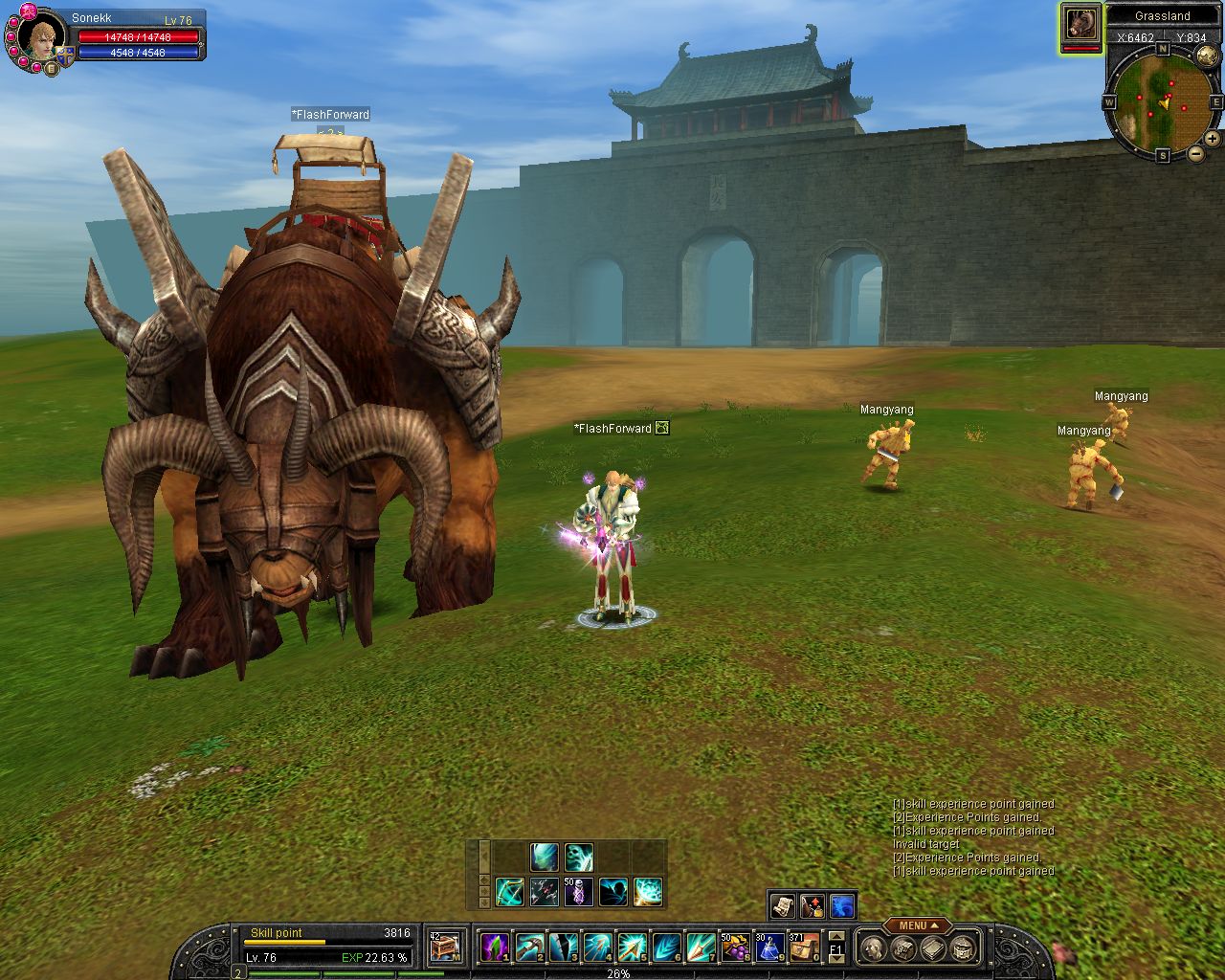The height and width of the screenshot is (980, 1225).
Task: Activate the bow skill on the extra bar
Action: (x=509, y=892)
